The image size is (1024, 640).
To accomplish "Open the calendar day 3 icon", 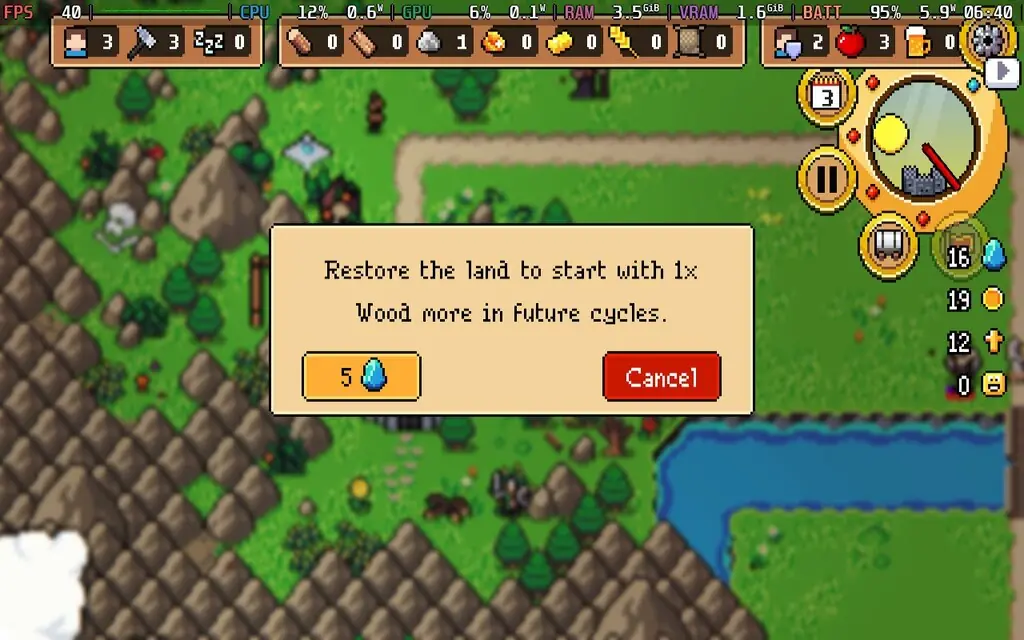I will pyautogui.click(x=826, y=97).
